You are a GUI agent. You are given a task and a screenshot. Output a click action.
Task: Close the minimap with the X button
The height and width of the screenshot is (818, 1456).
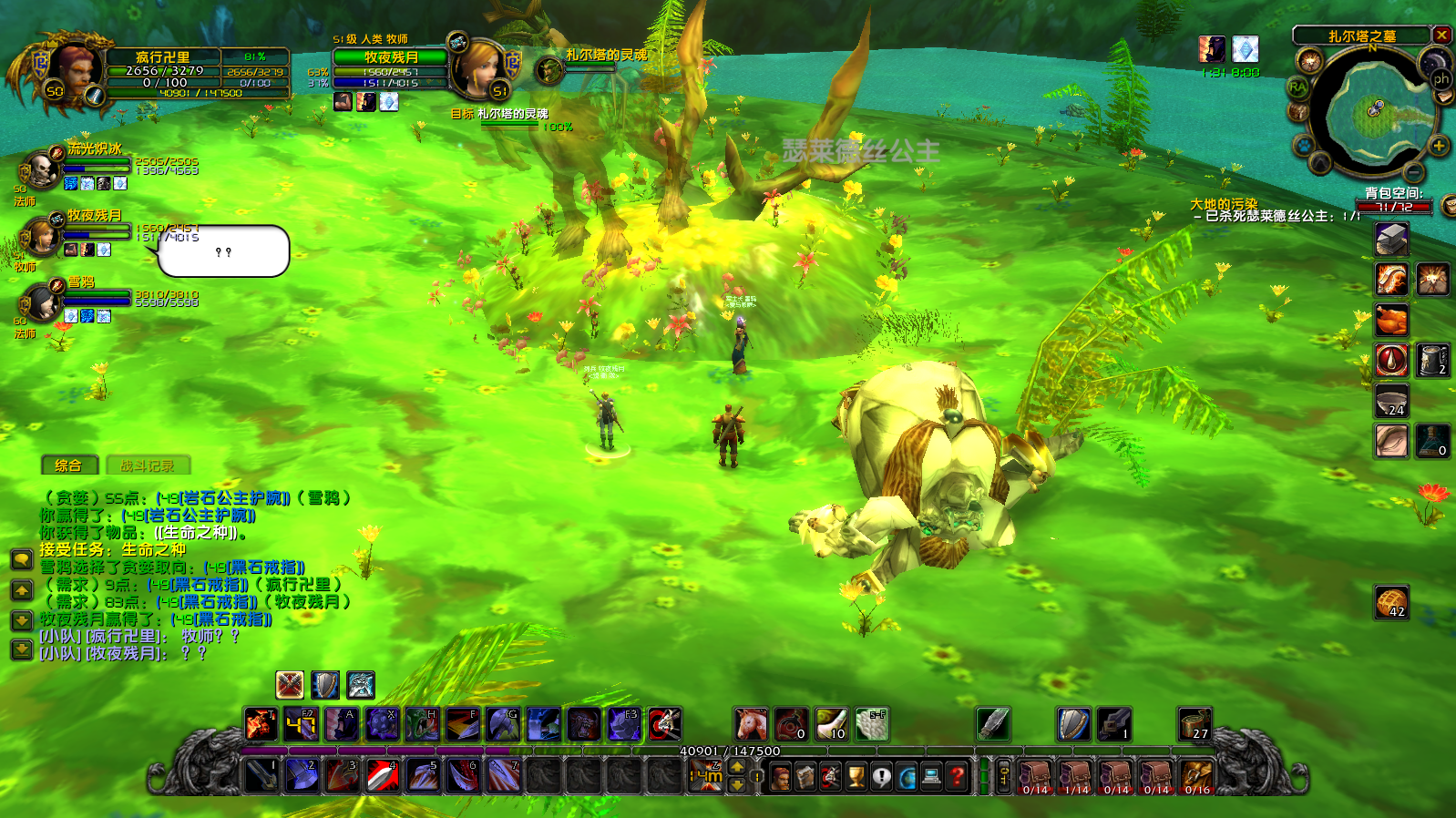(1441, 36)
